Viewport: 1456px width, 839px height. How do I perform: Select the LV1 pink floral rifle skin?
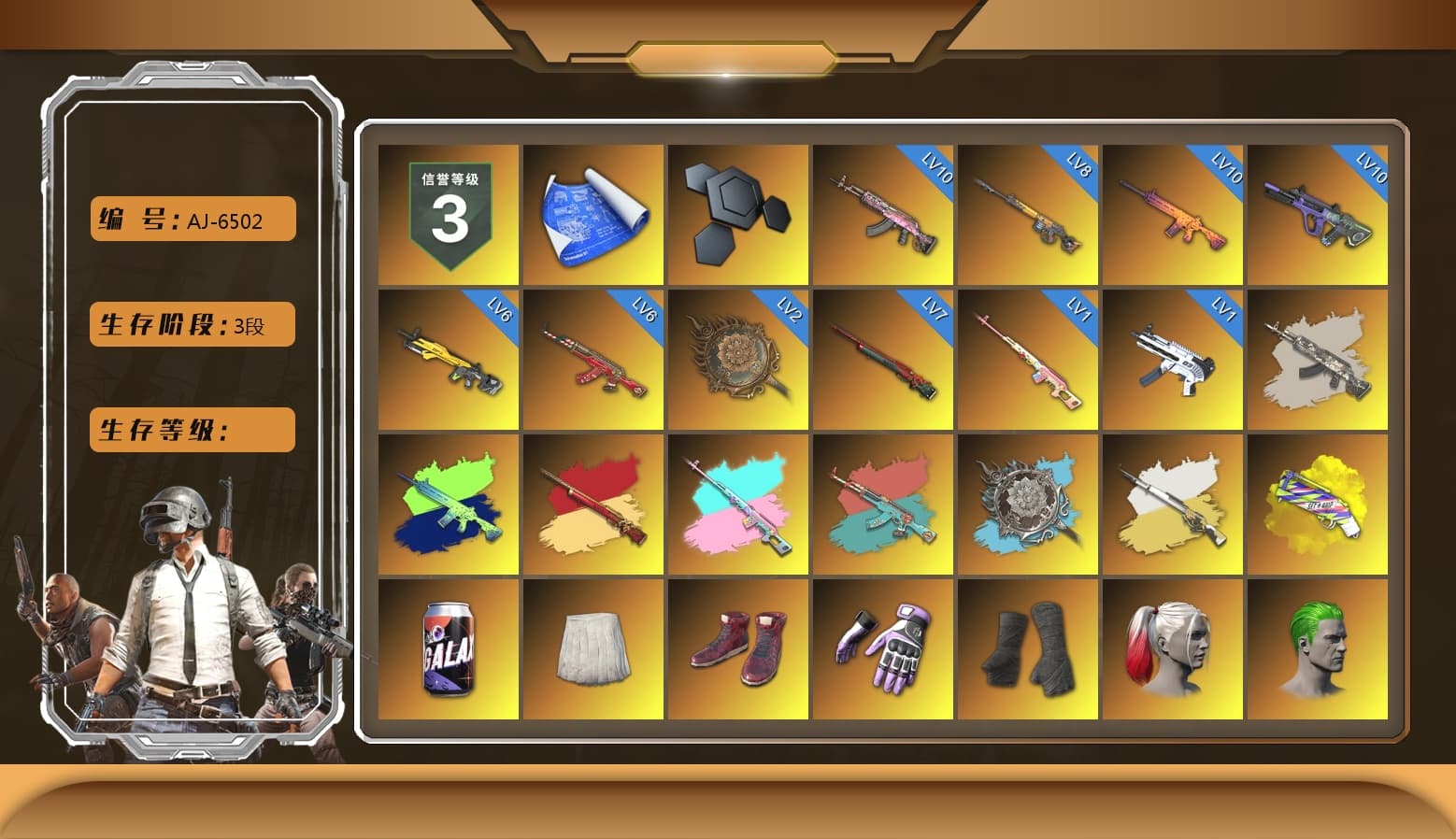click(x=1028, y=360)
